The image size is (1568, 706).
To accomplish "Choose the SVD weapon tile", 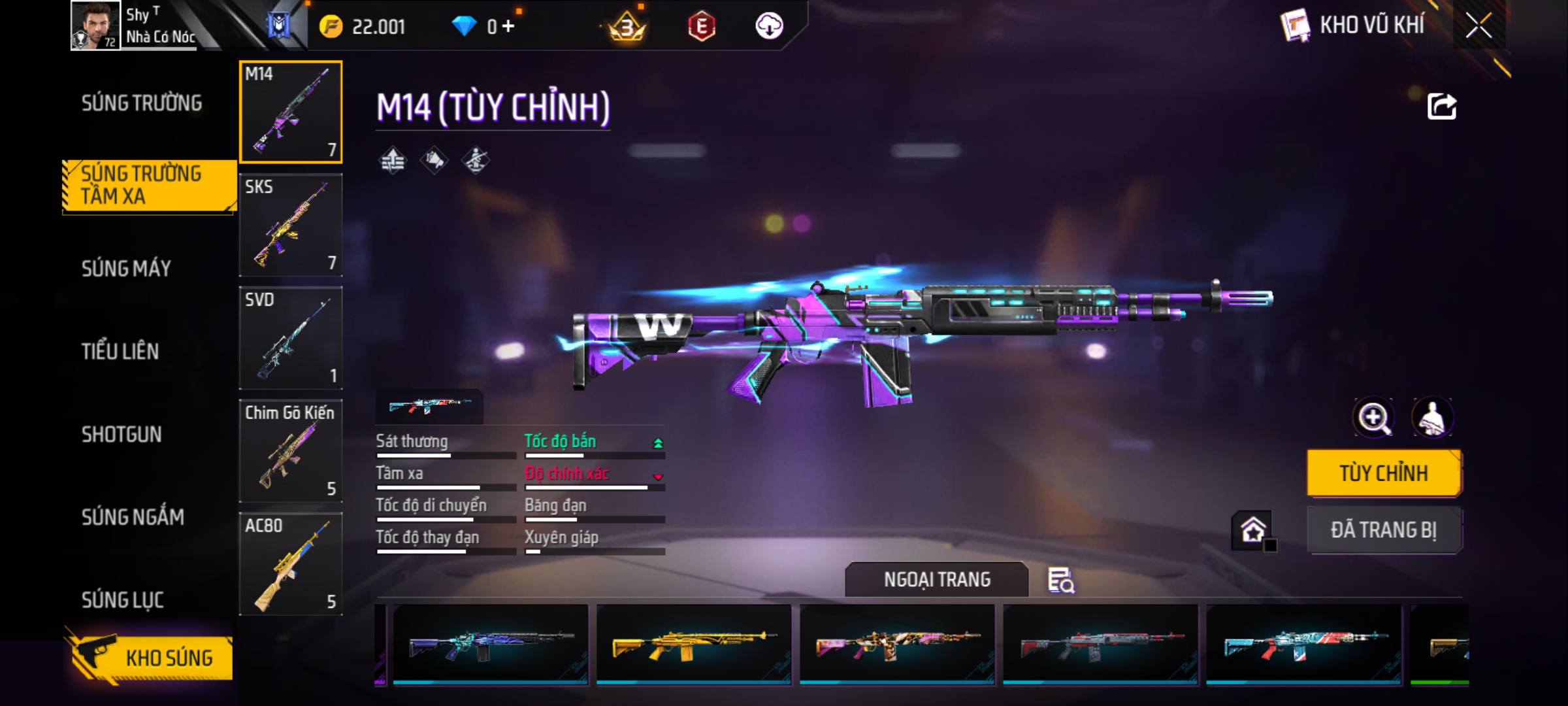I will 291,338.
